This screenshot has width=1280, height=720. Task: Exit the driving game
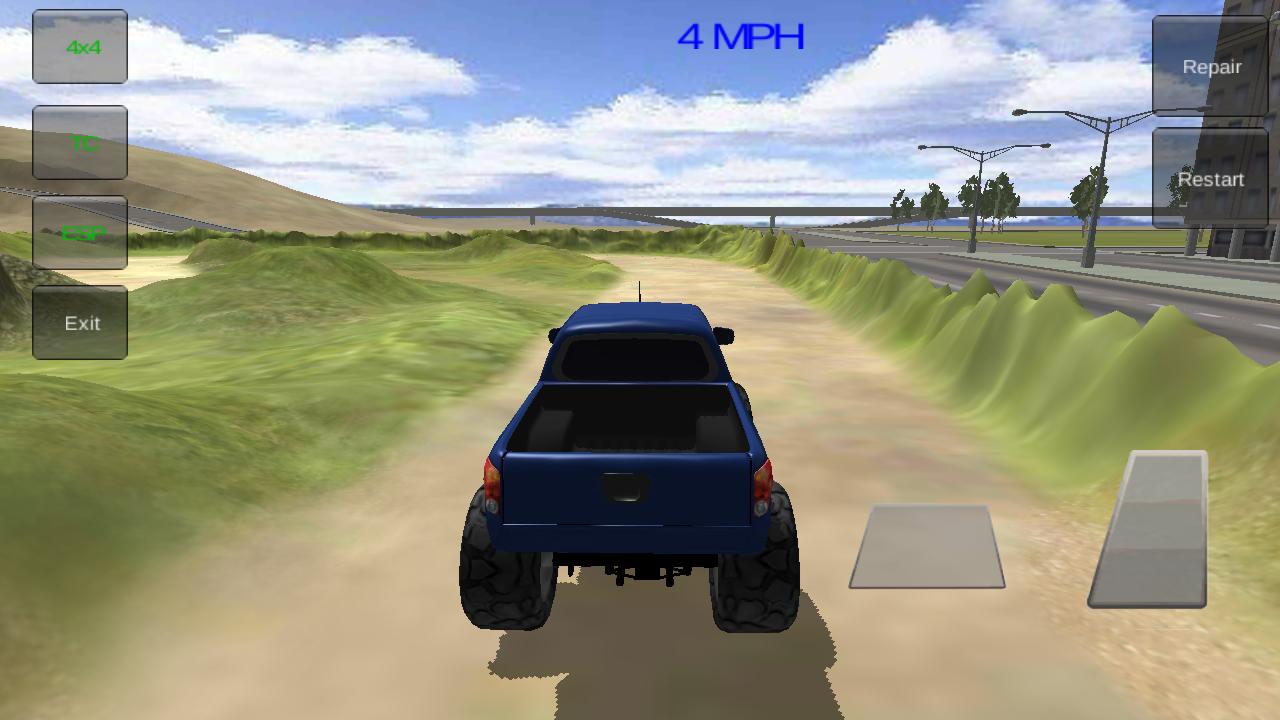click(80, 322)
